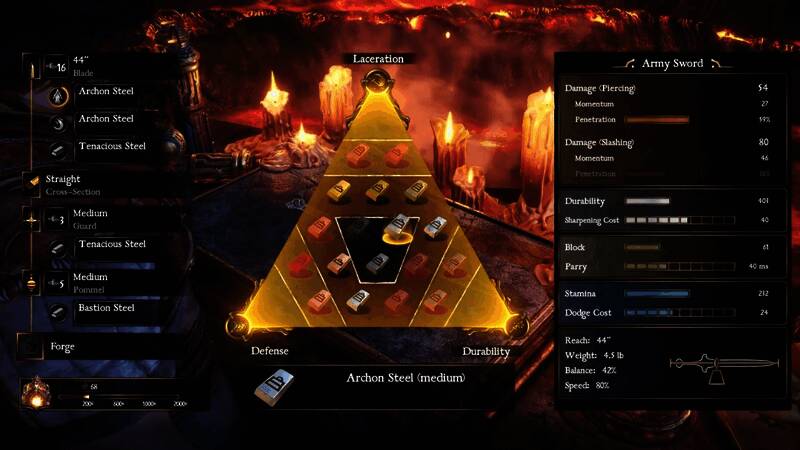Select the Laceration corner of the triangle
This screenshot has width=800, height=450.
[x=378, y=60]
